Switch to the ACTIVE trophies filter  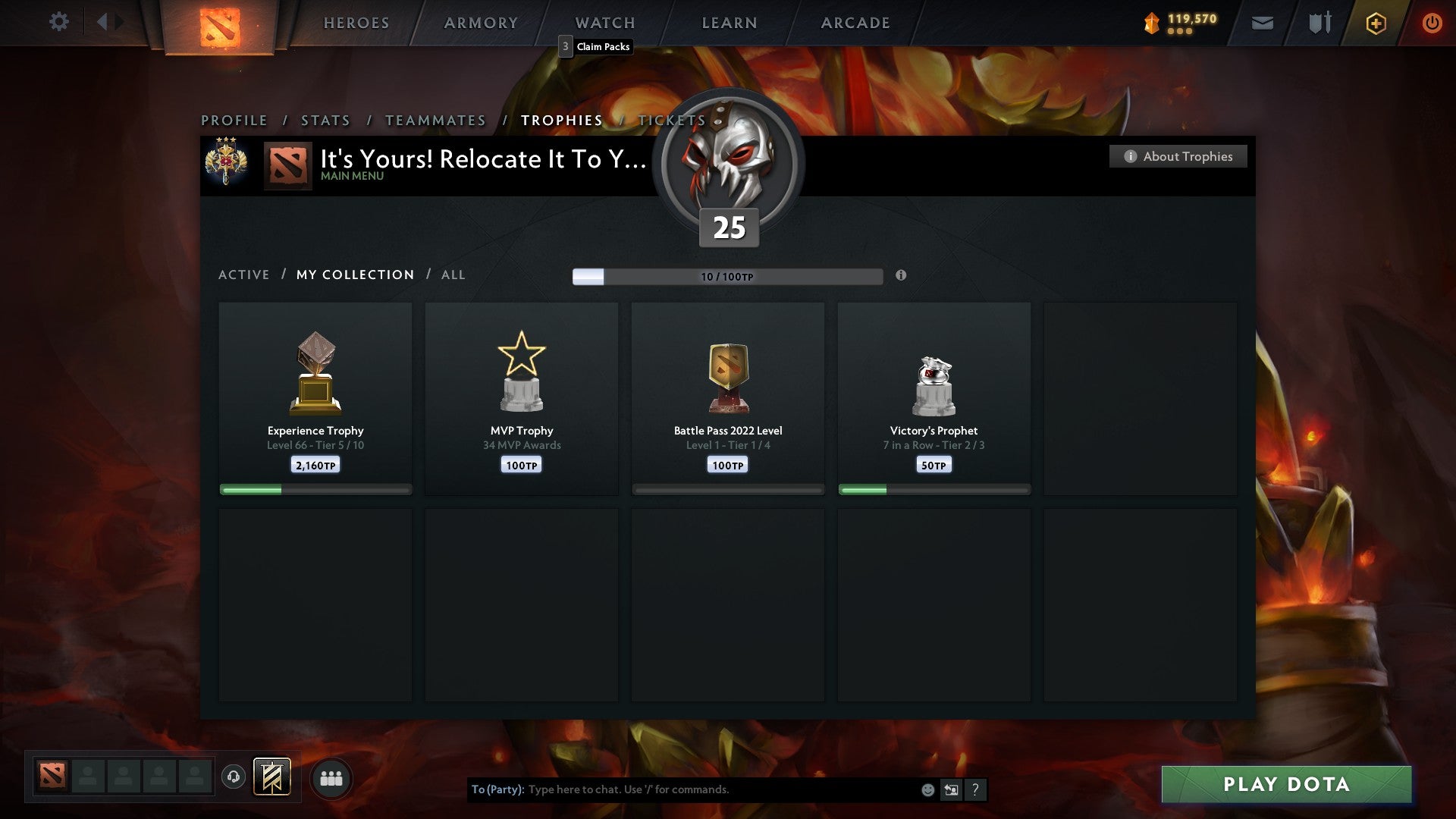[x=243, y=275]
